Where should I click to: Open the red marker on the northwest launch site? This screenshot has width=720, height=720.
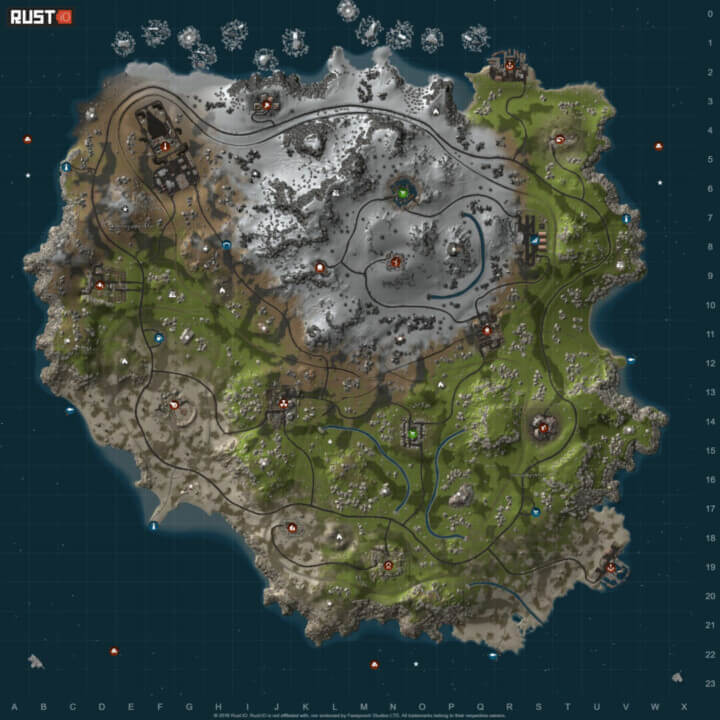tap(165, 146)
